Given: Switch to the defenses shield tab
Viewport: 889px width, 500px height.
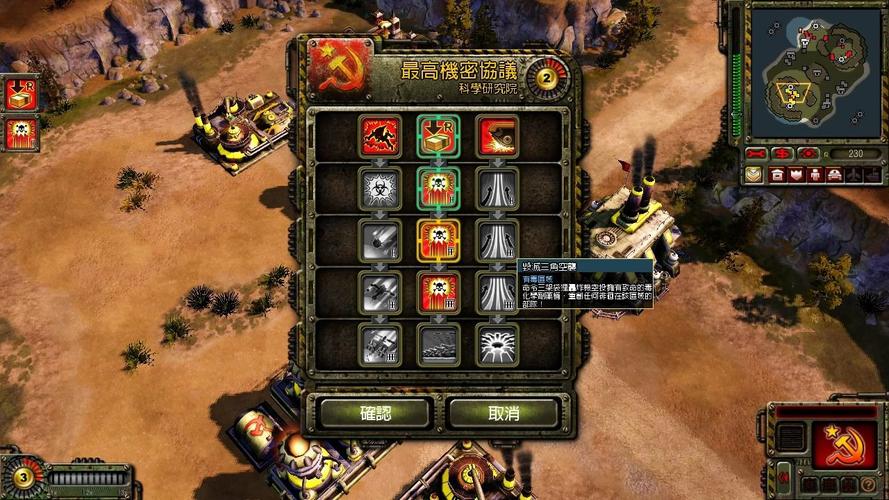Looking at the screenshot, I should (797, 174).
